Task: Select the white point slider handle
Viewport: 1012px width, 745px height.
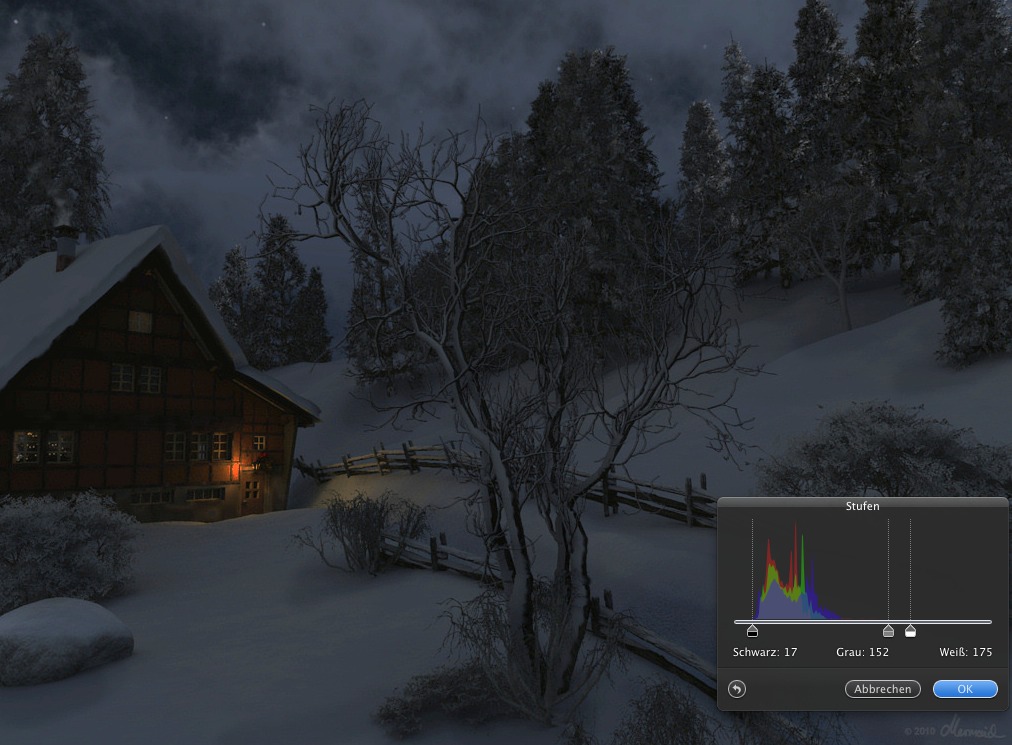Action: tap(910, 631)
